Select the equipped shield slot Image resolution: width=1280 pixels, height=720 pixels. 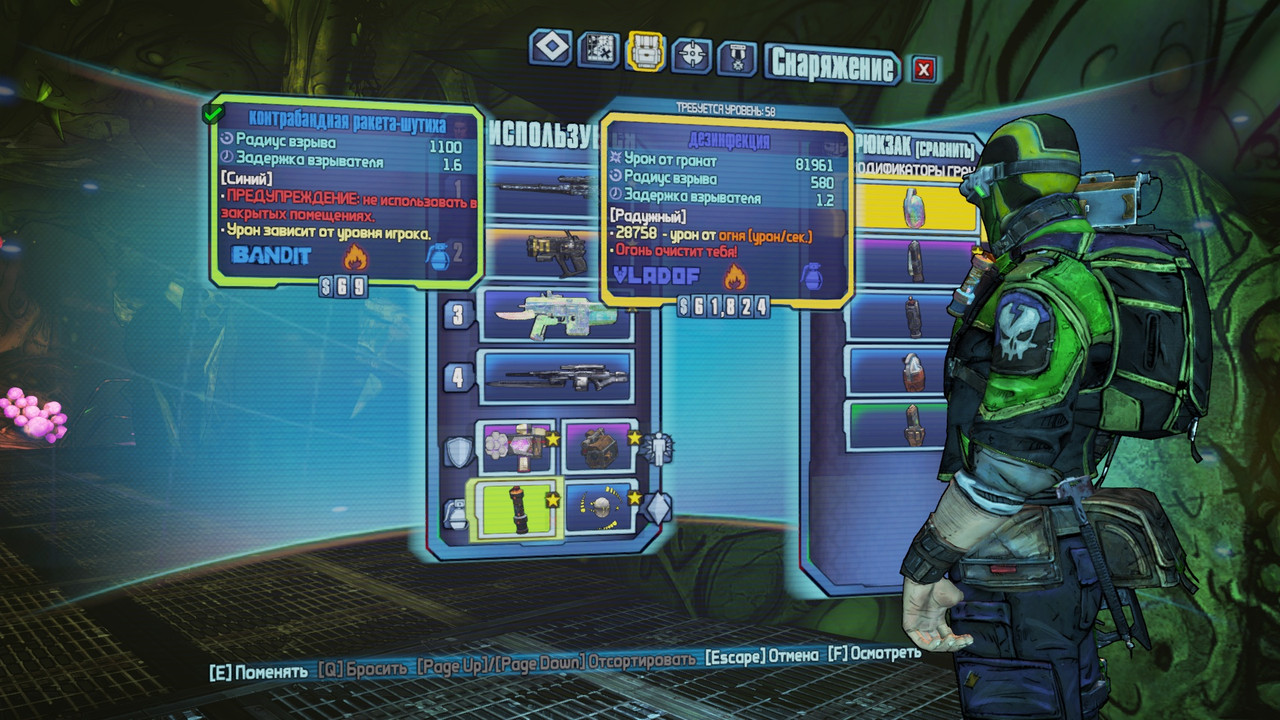click(x=516, y=446)
